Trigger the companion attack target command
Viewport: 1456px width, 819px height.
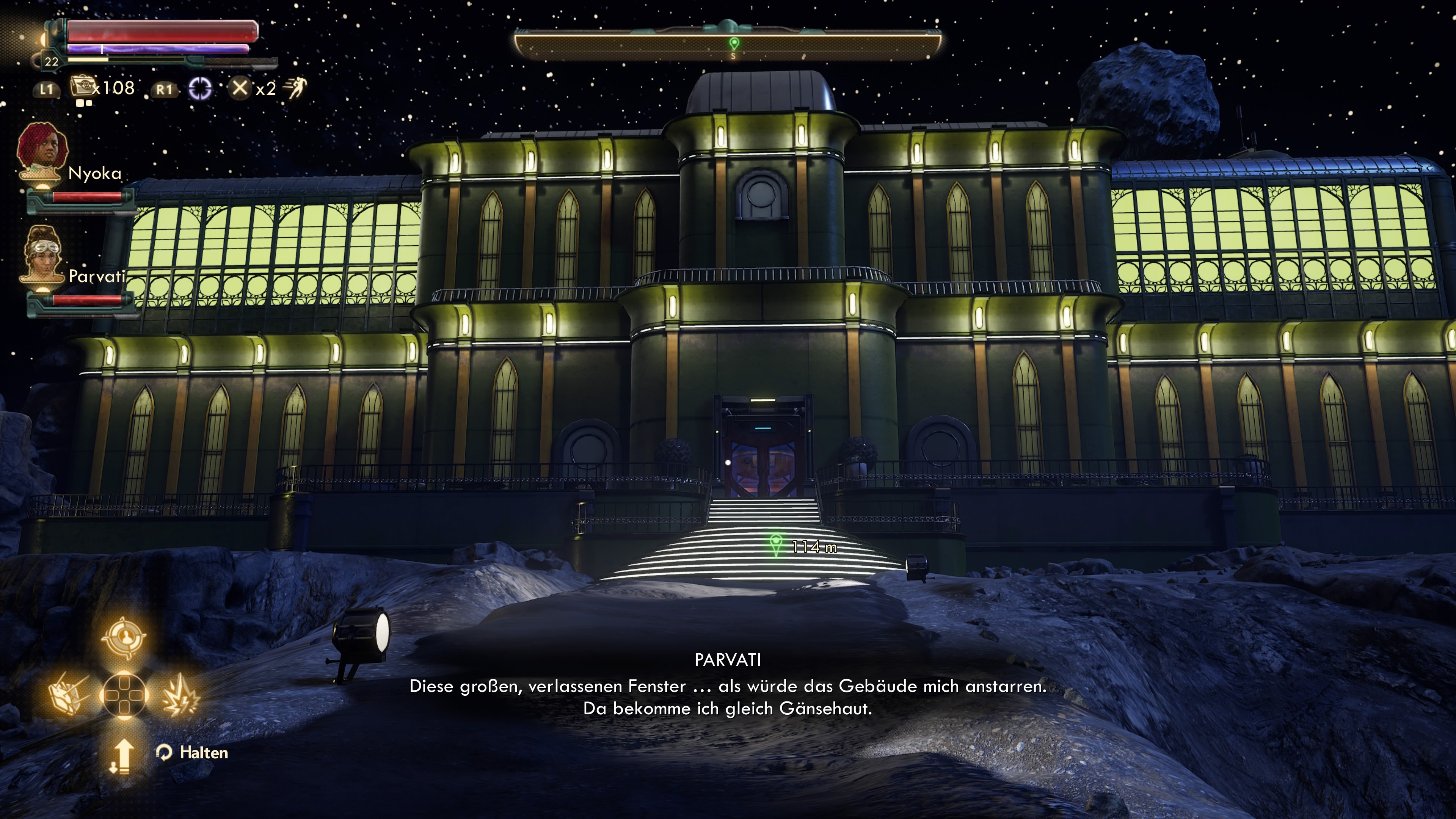[x=124, y=637]
